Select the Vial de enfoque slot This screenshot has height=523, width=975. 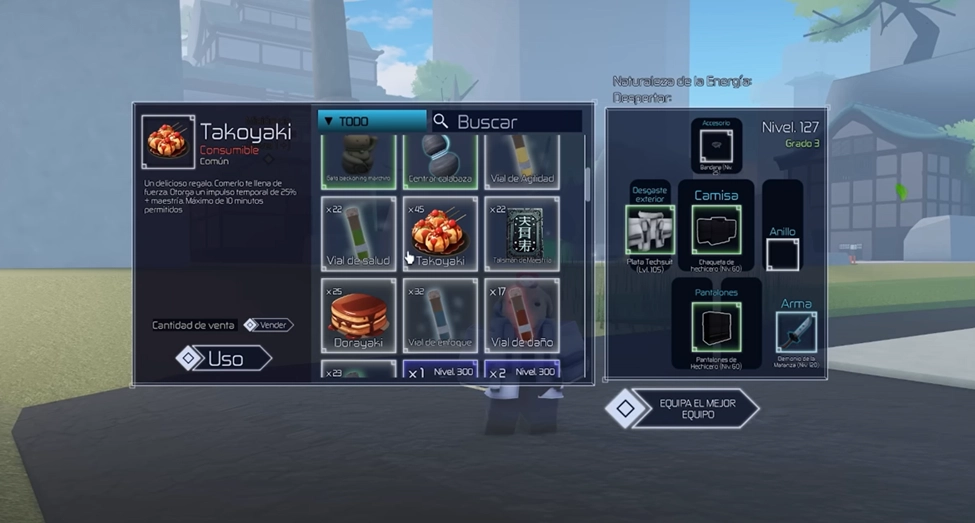click(x=440, y=315)
